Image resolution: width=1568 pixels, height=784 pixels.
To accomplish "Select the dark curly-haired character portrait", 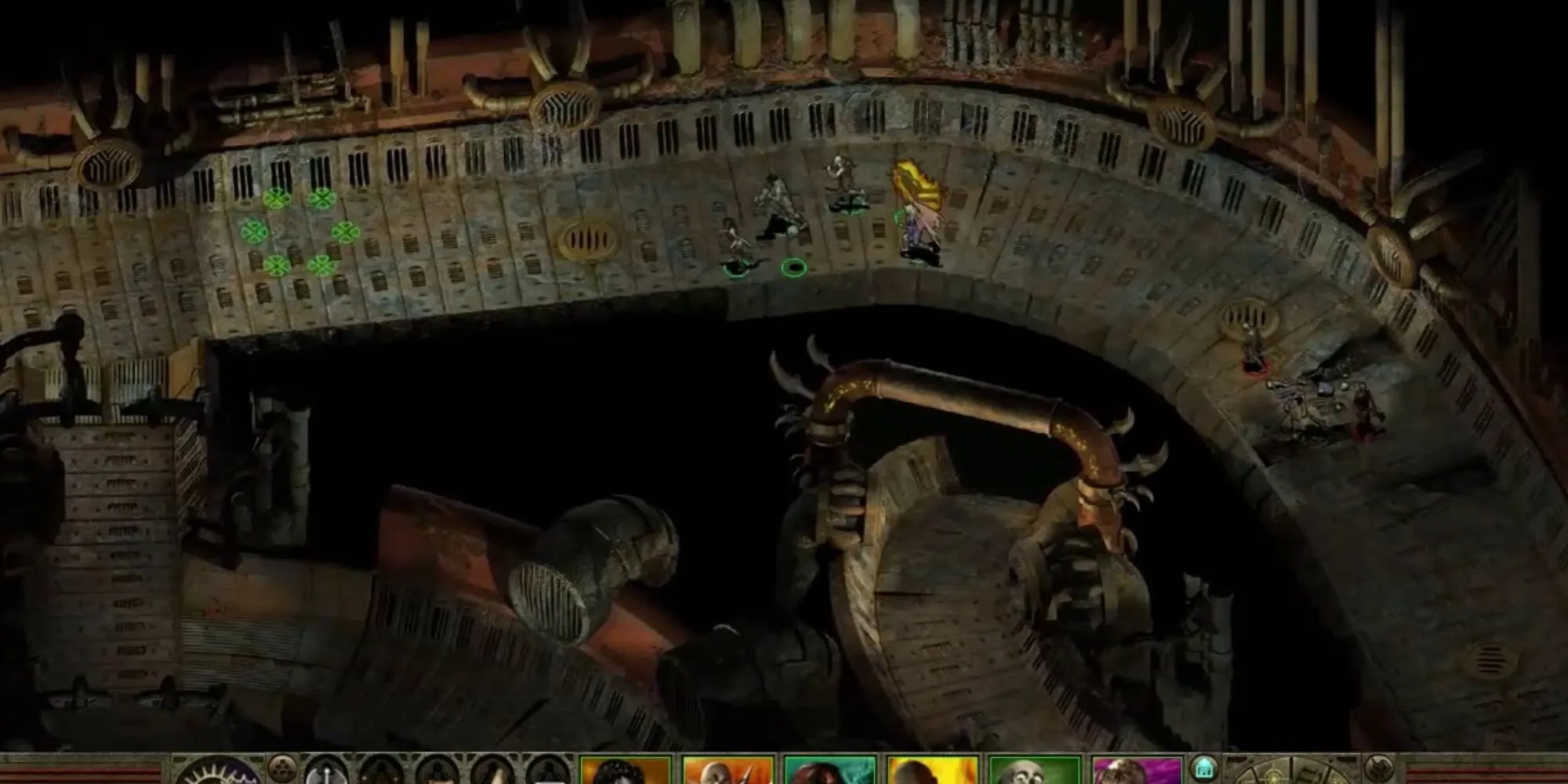I will pyautogui.click(x=626, y=771).
